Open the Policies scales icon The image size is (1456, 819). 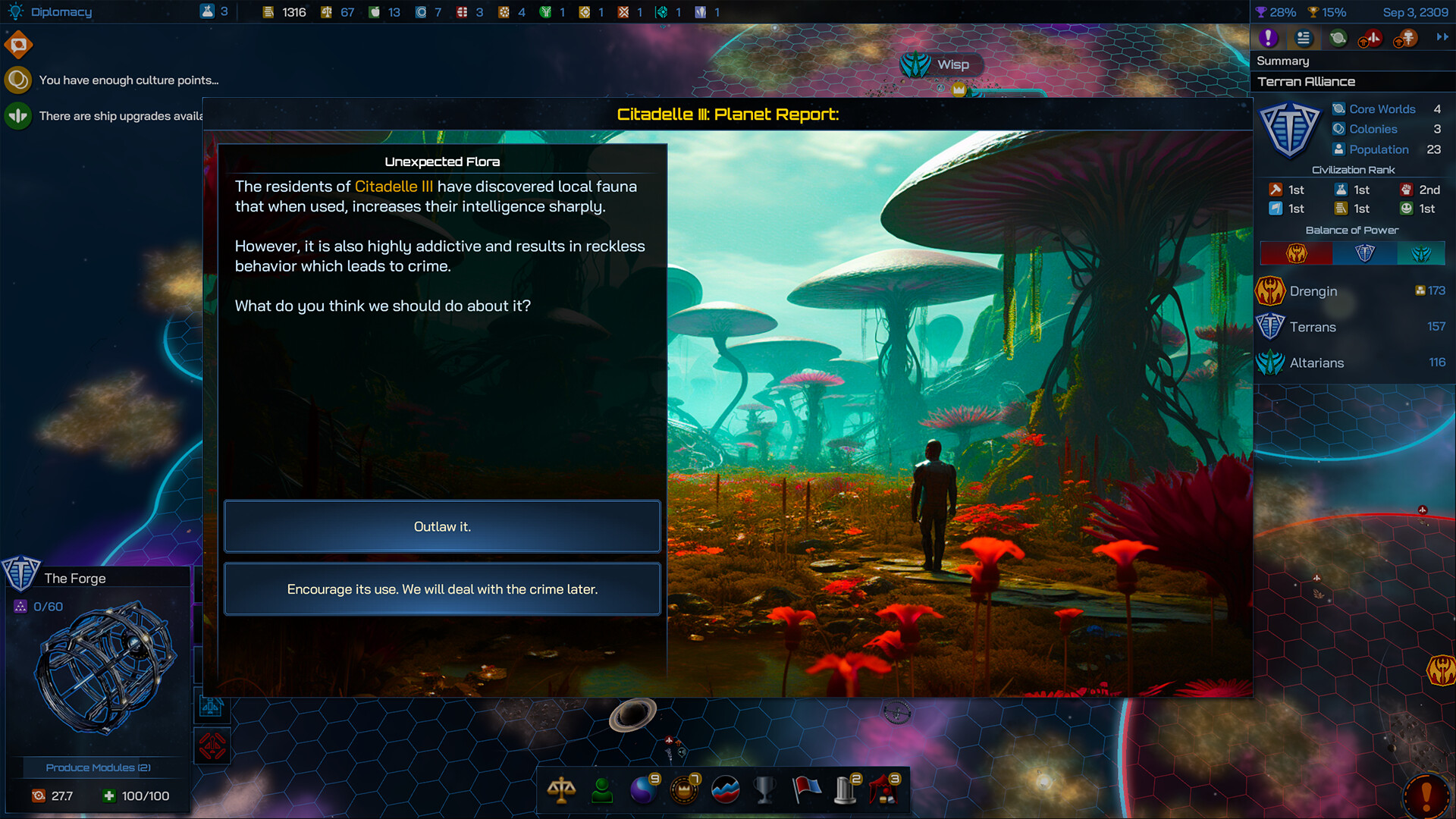561,790
